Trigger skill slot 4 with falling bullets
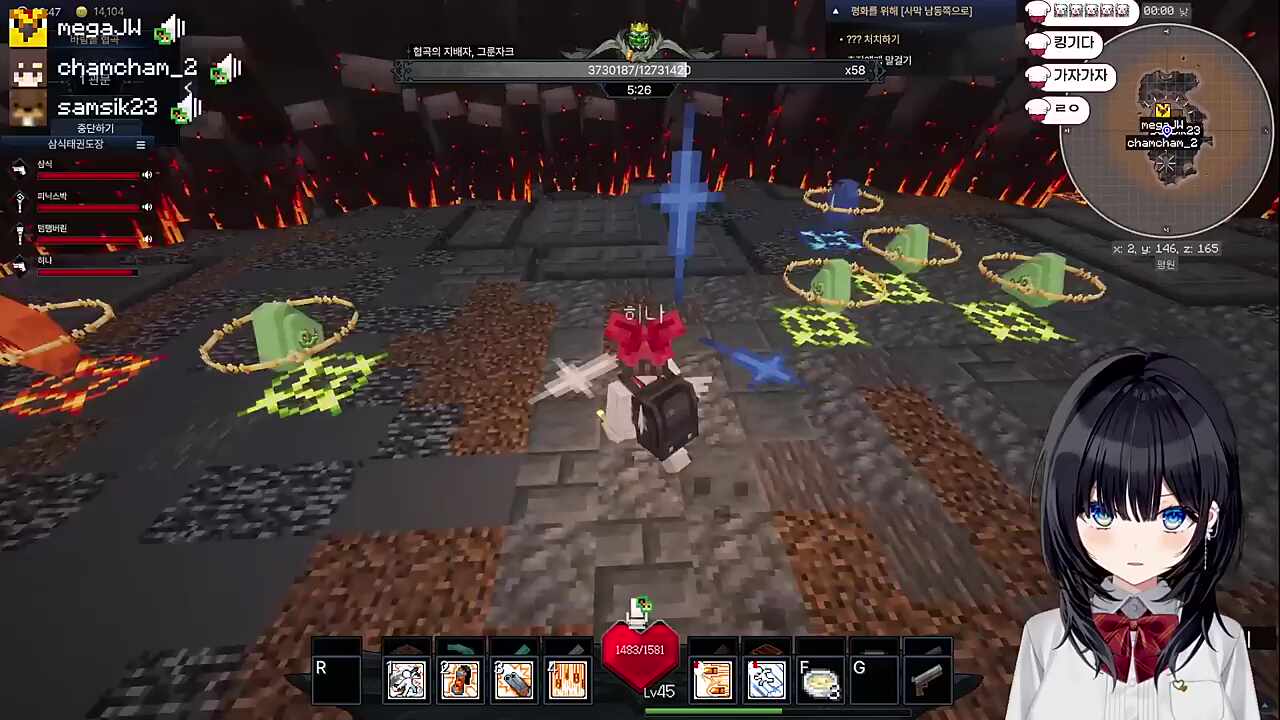This screenshot has height=720, width=1280. [568, 681]
